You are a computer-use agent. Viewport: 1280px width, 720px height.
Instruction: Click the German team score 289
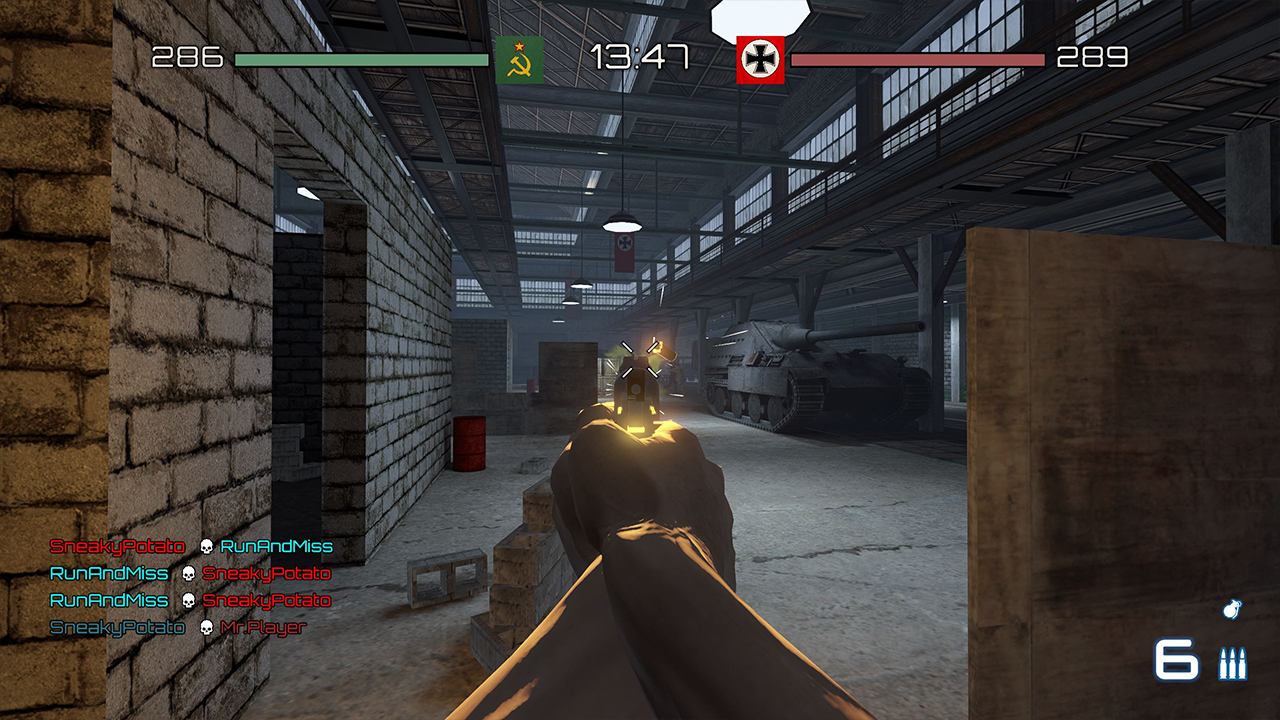point(1090,57)
